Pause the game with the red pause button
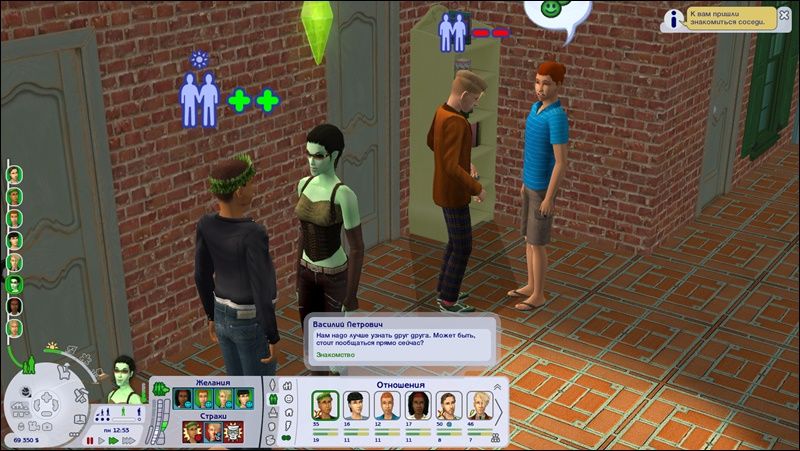 click(91, 439)
